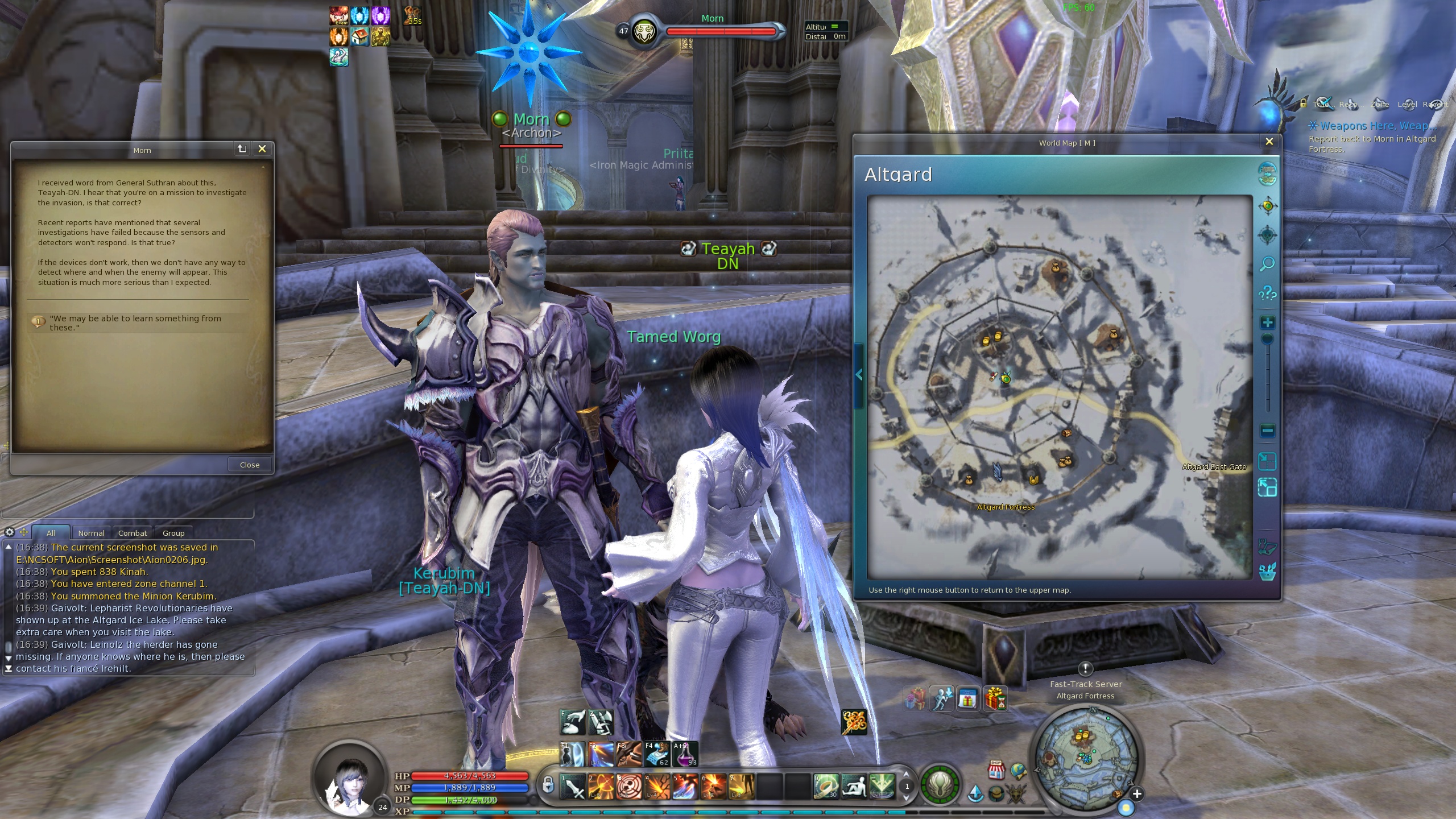Activate the resting pose skill on hotbar
The image size is (1456, 819).
point(854,787)
